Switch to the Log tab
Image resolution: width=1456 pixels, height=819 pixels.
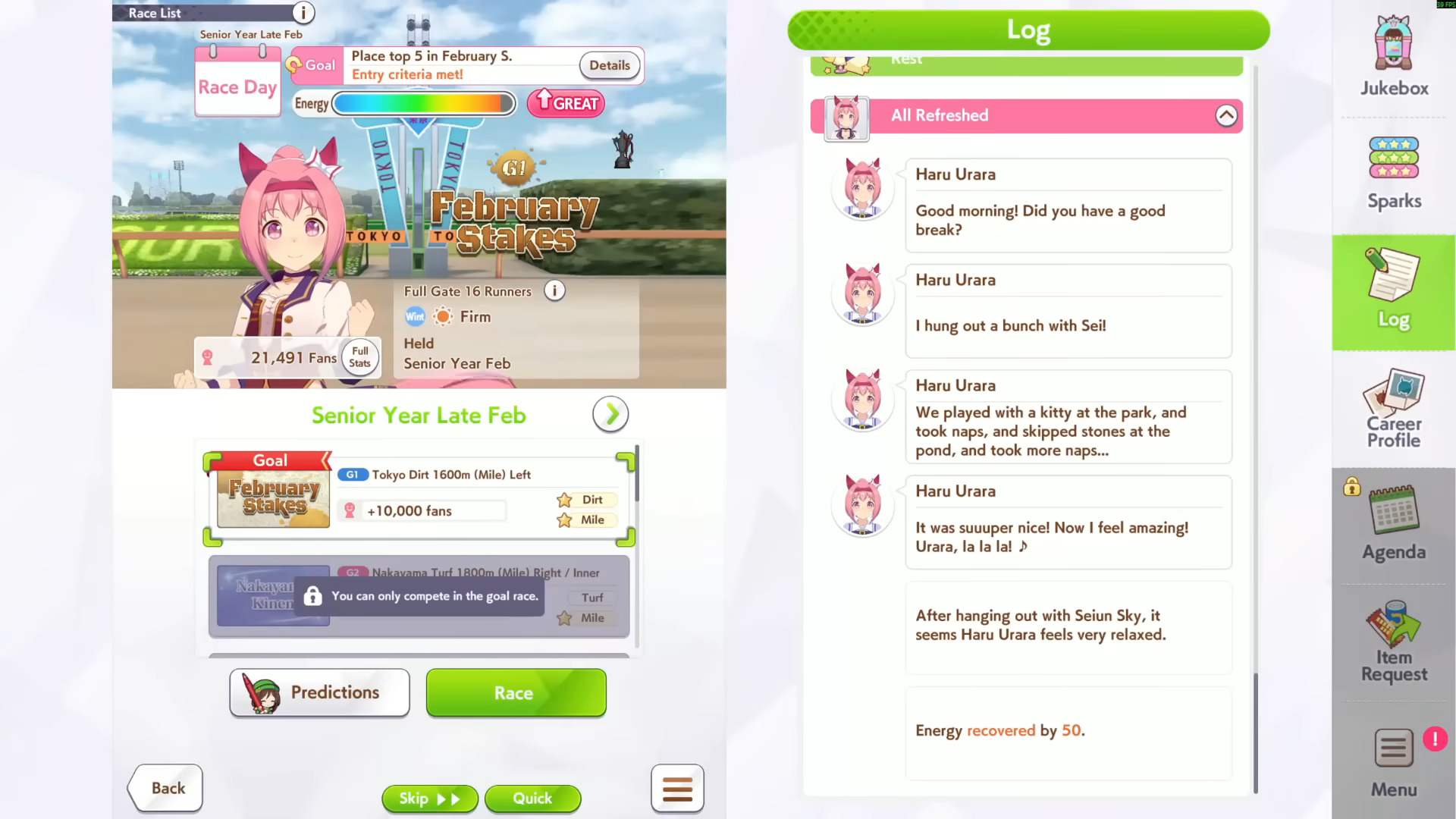1394,292
